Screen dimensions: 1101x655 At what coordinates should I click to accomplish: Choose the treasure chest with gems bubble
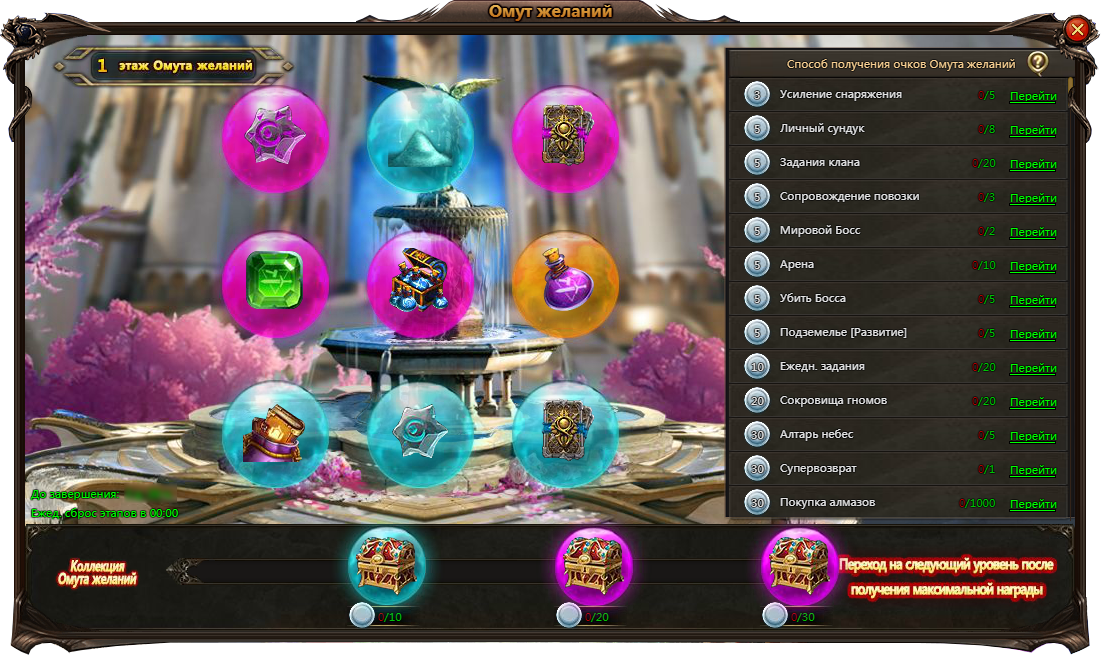(420, 285)
